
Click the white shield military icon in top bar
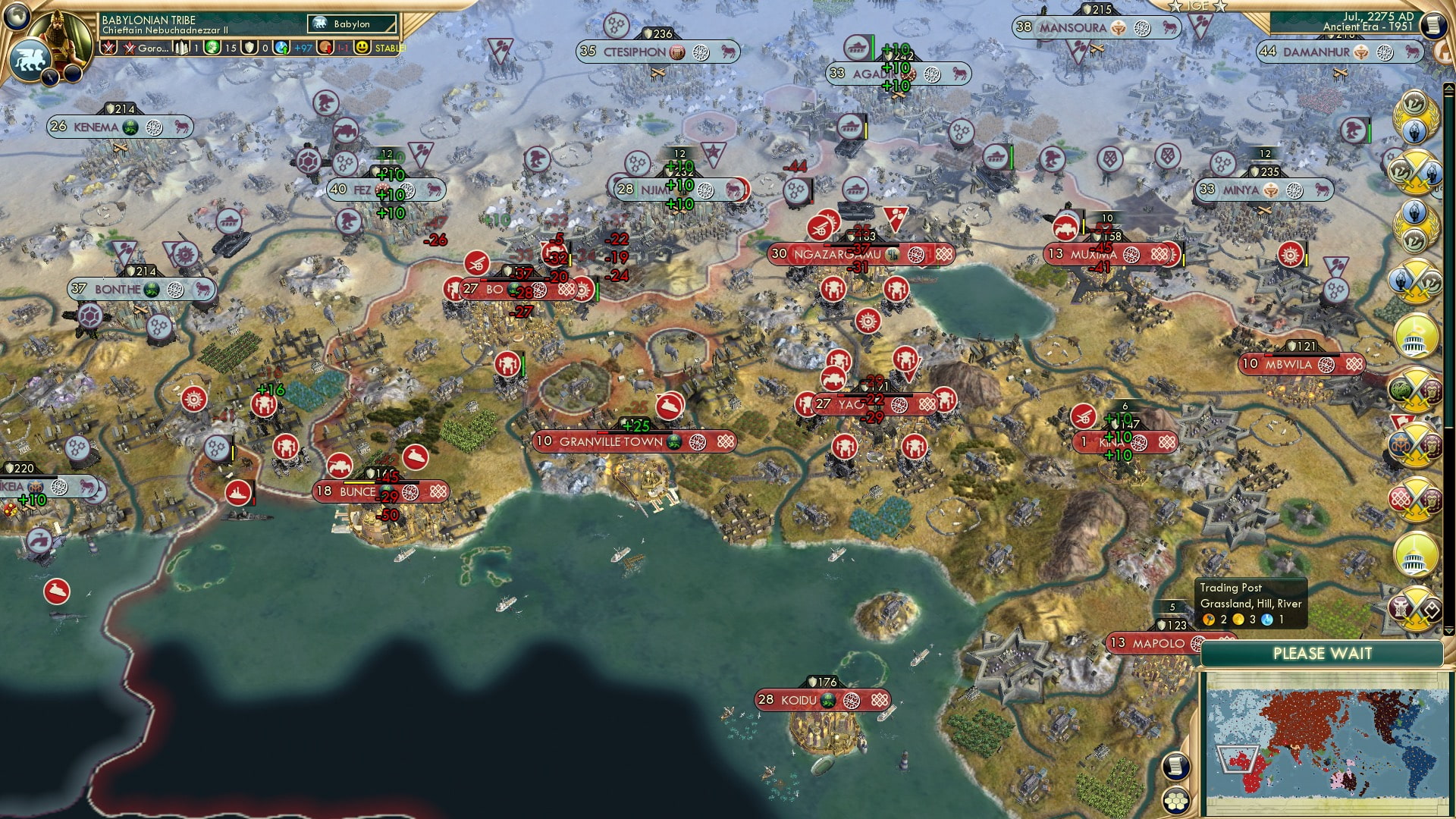coord(248,47)
